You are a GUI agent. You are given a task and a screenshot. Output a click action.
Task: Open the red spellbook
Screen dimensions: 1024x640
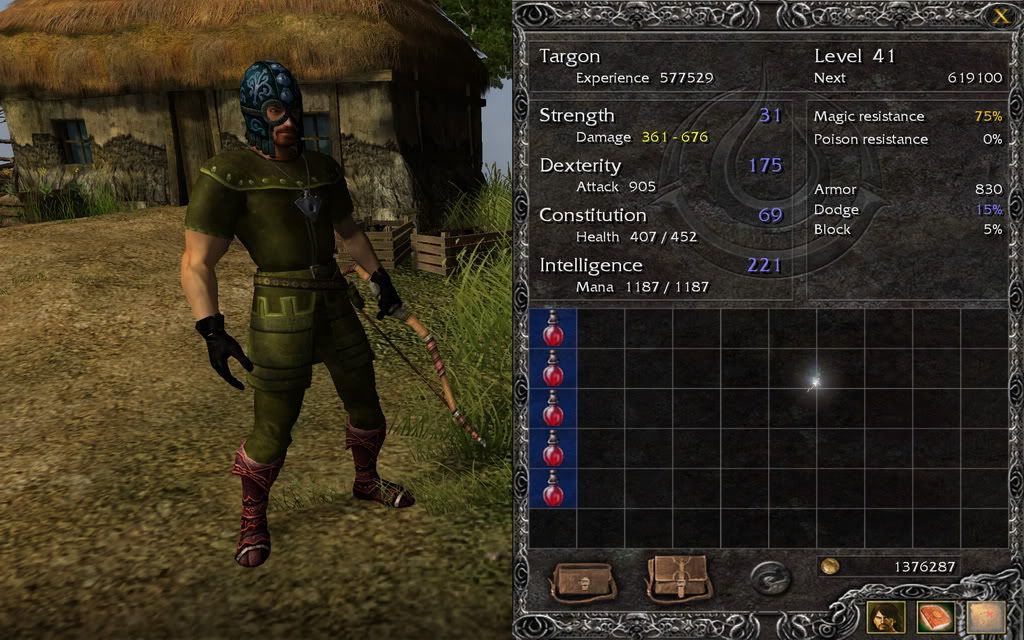tap(936, 617)
